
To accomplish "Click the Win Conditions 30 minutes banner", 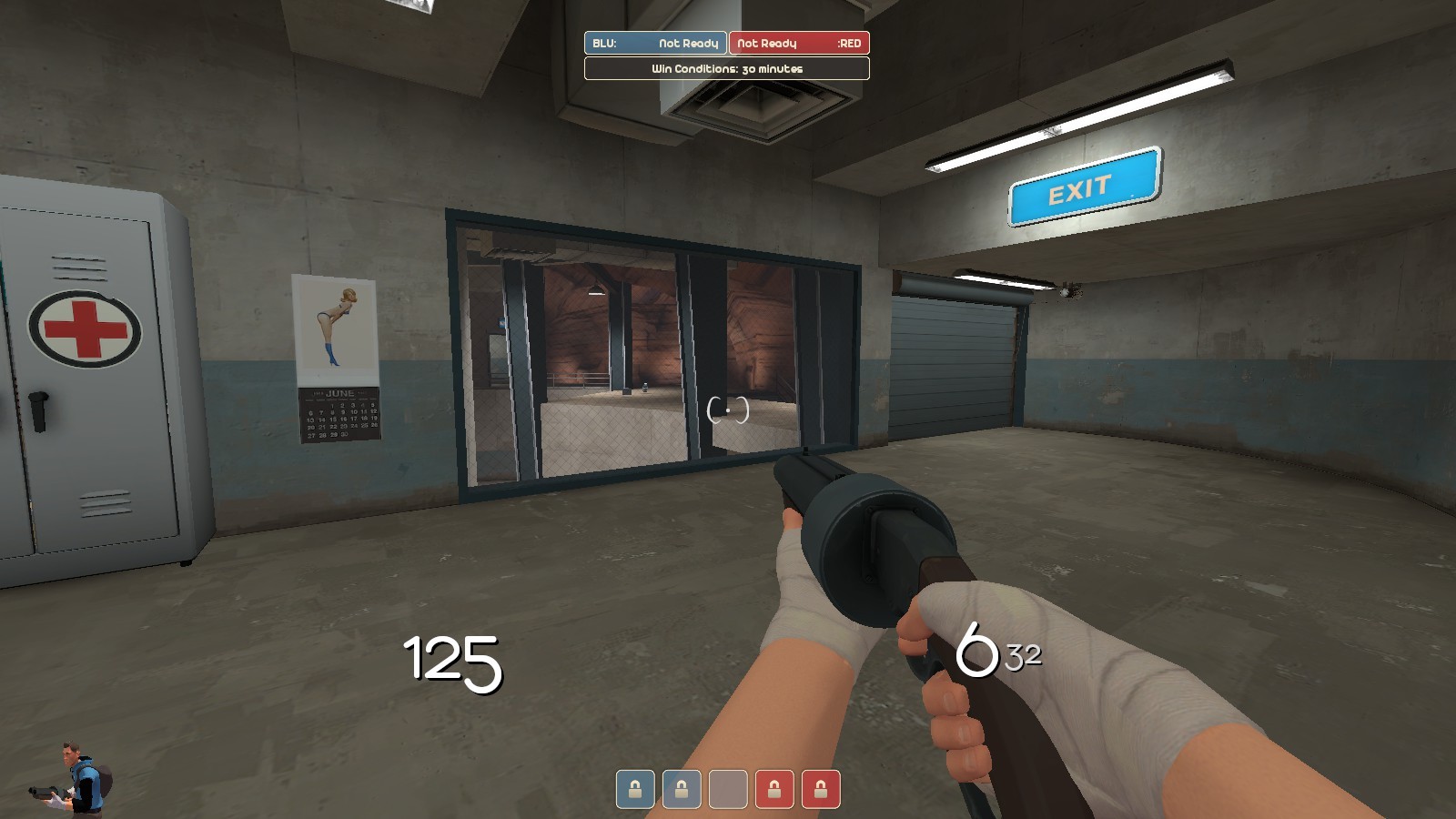I will point(727,66).
